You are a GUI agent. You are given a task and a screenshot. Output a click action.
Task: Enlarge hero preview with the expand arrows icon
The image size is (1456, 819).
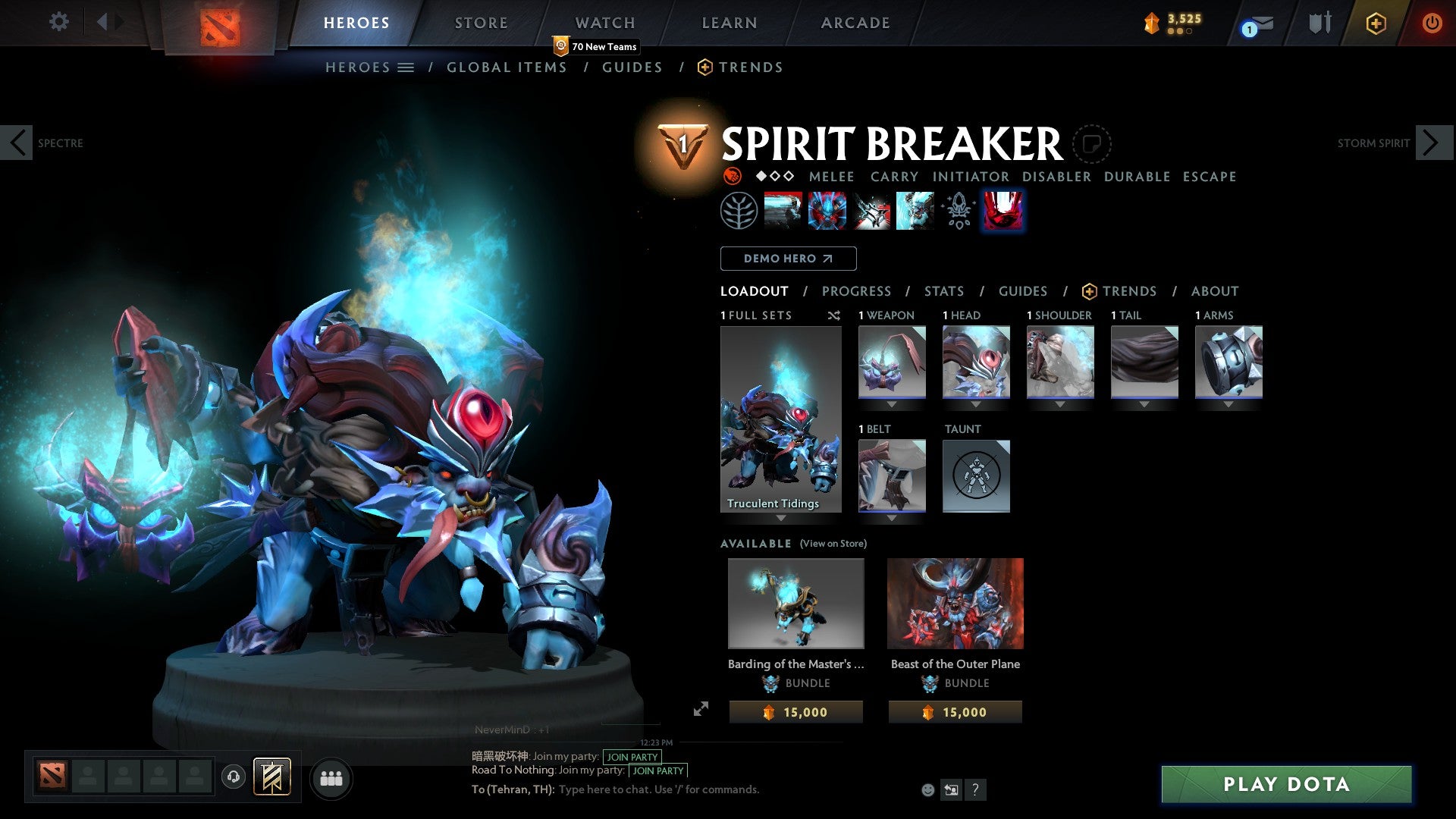click(x=701, y=709)
